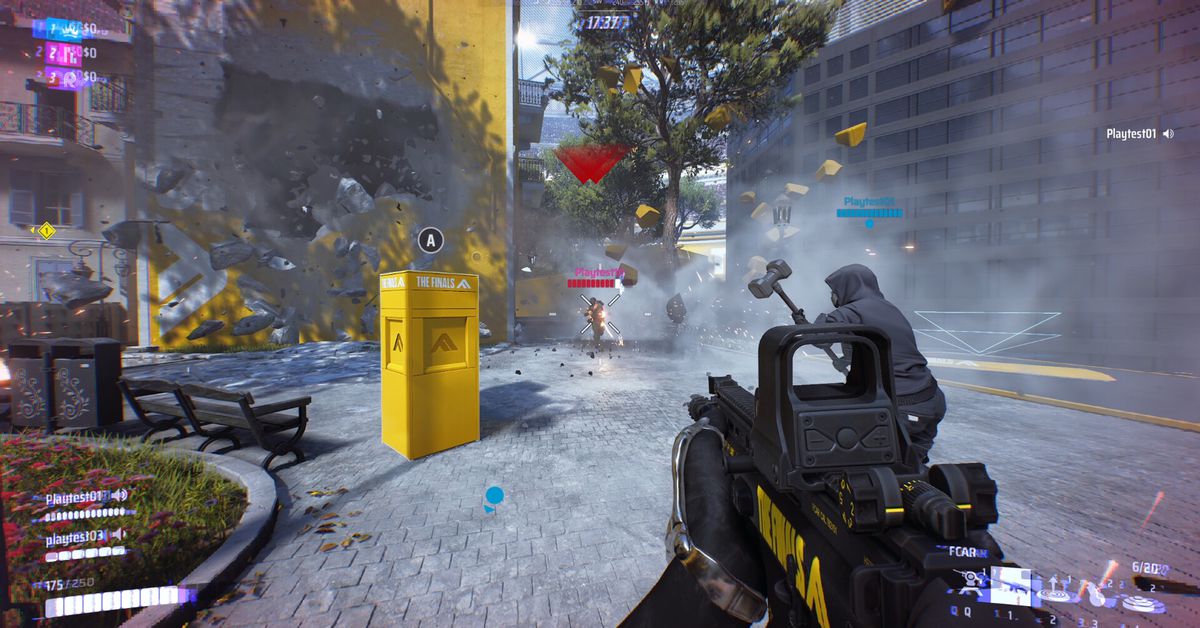Screen dimensions: 1200x628
Task: Toggle Playtest01's speaker icon in squad list
Action: (x=120, y=495)
